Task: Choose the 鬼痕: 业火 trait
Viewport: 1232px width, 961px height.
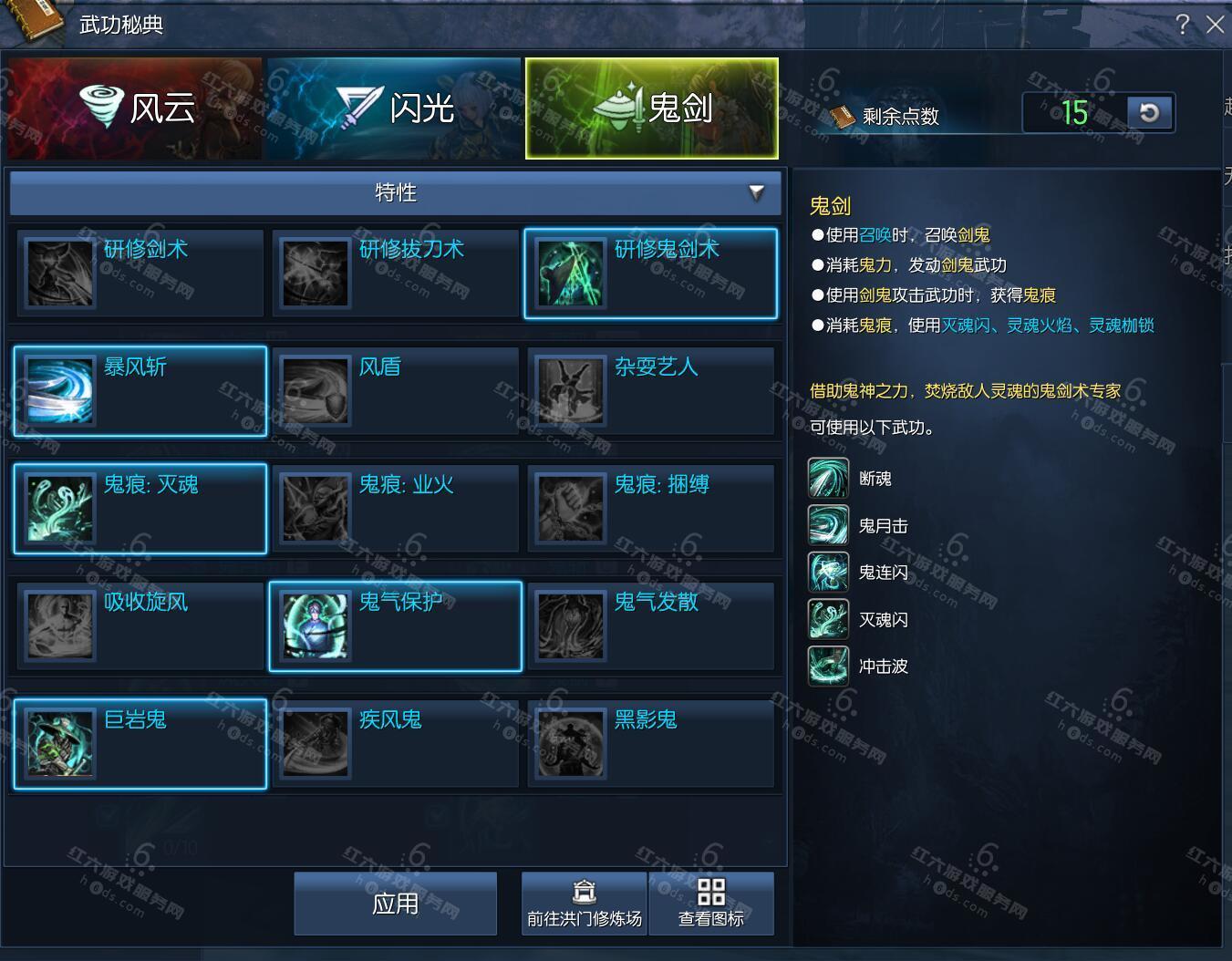Action: point(395,509)
